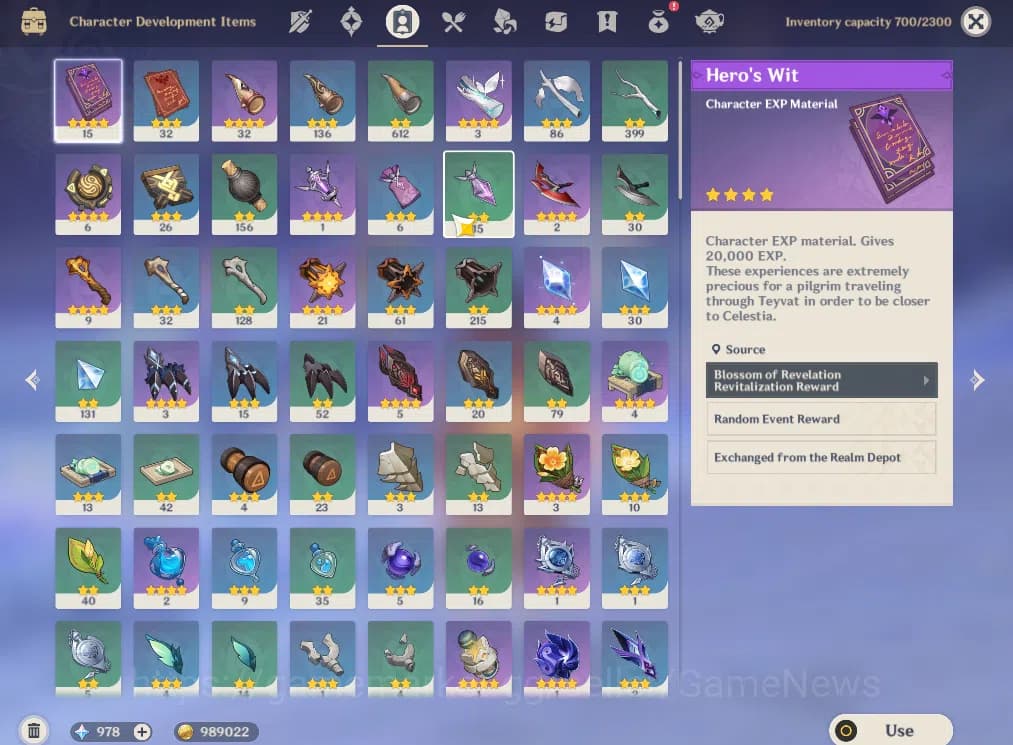
Task: Select the blue crystal shard with count 131
Action: (x=88, y=380)
